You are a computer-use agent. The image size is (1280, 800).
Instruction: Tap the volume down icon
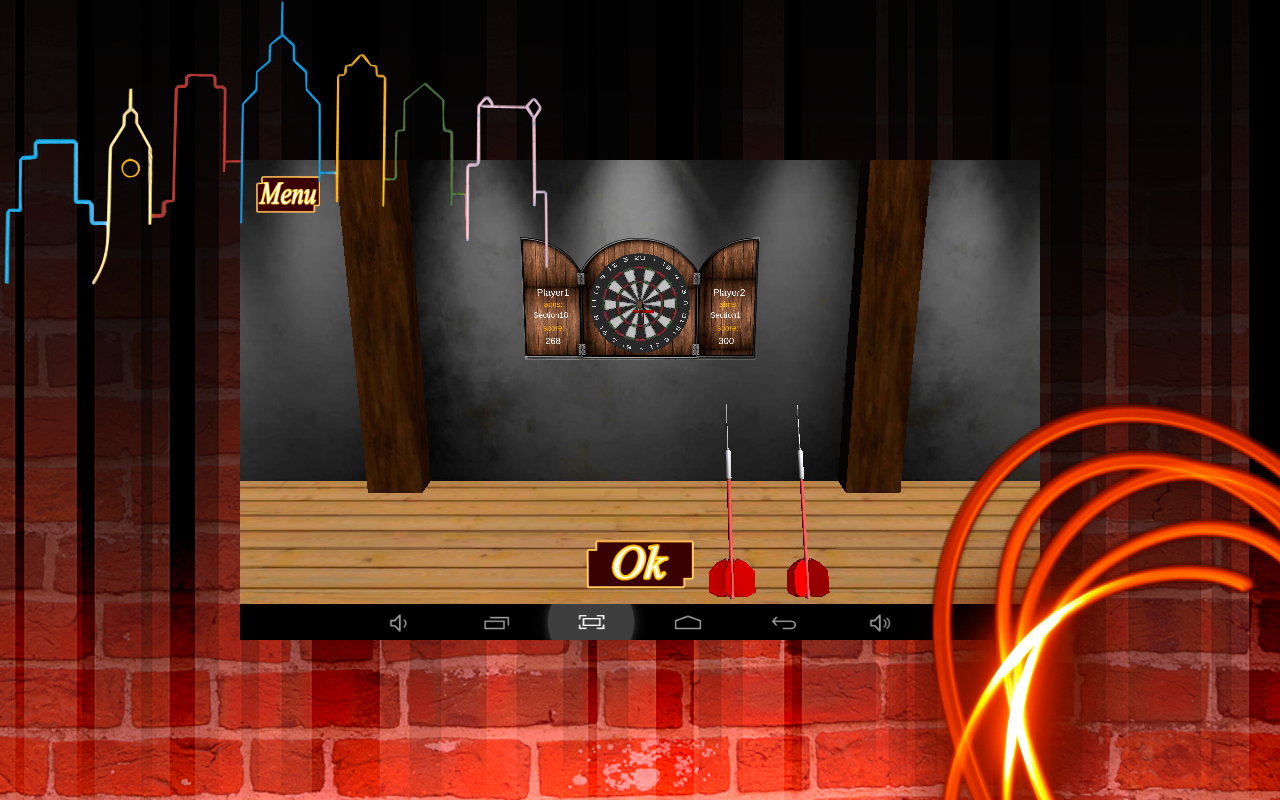398,622
